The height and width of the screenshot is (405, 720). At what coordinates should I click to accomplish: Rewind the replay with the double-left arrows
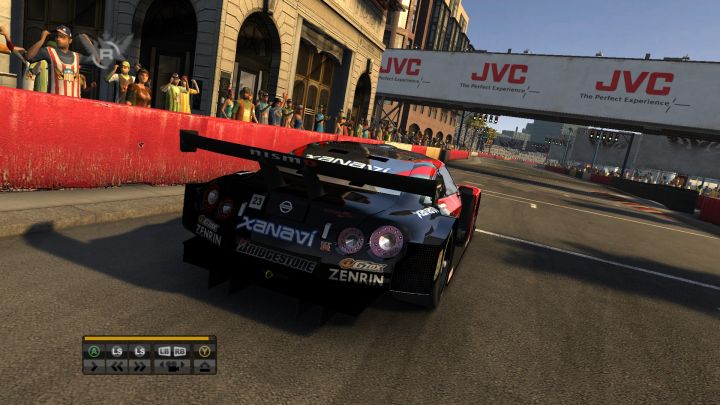tap(117, 366)
